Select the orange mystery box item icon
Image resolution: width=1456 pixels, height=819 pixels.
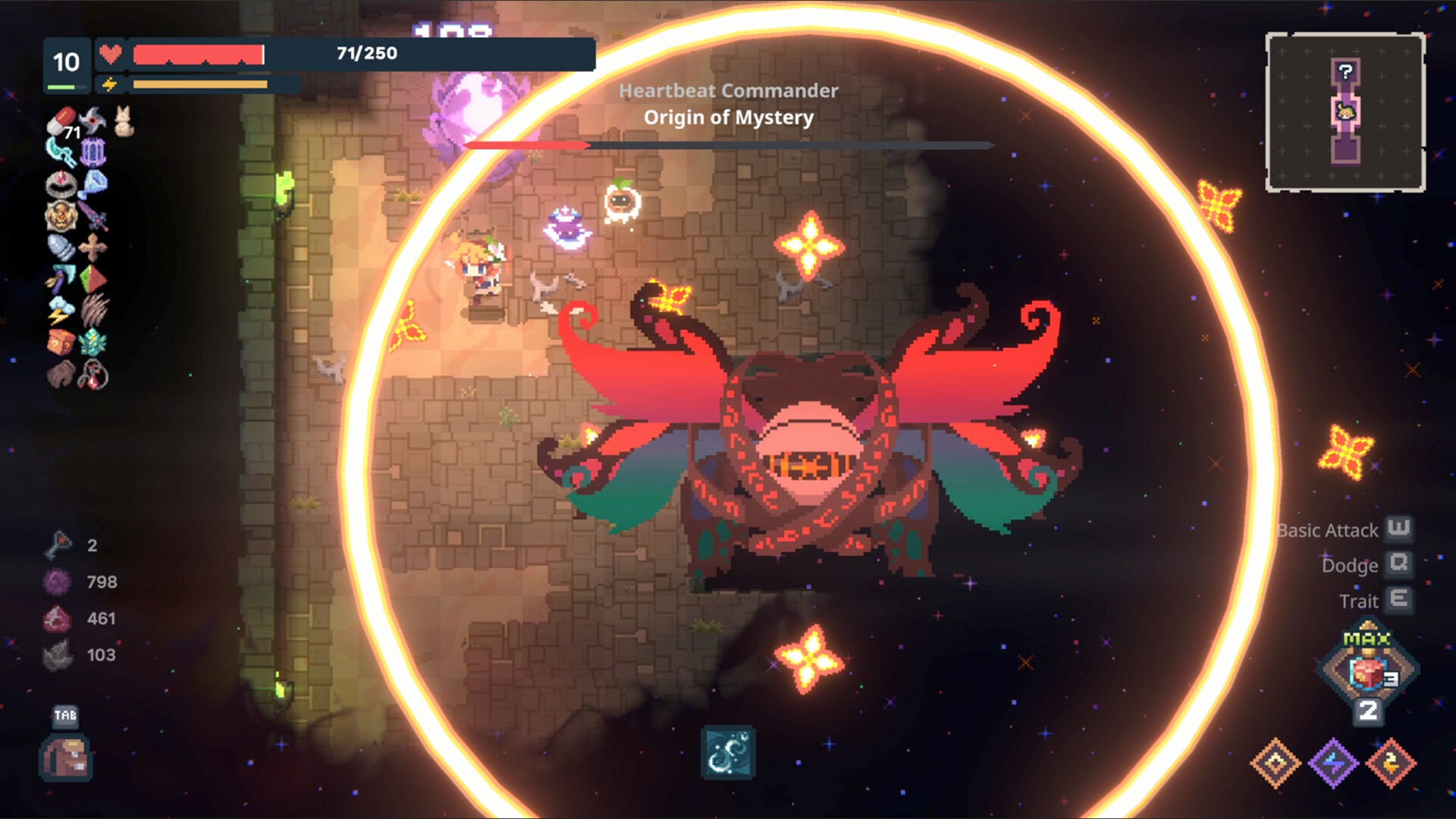[x=61, y=343]
